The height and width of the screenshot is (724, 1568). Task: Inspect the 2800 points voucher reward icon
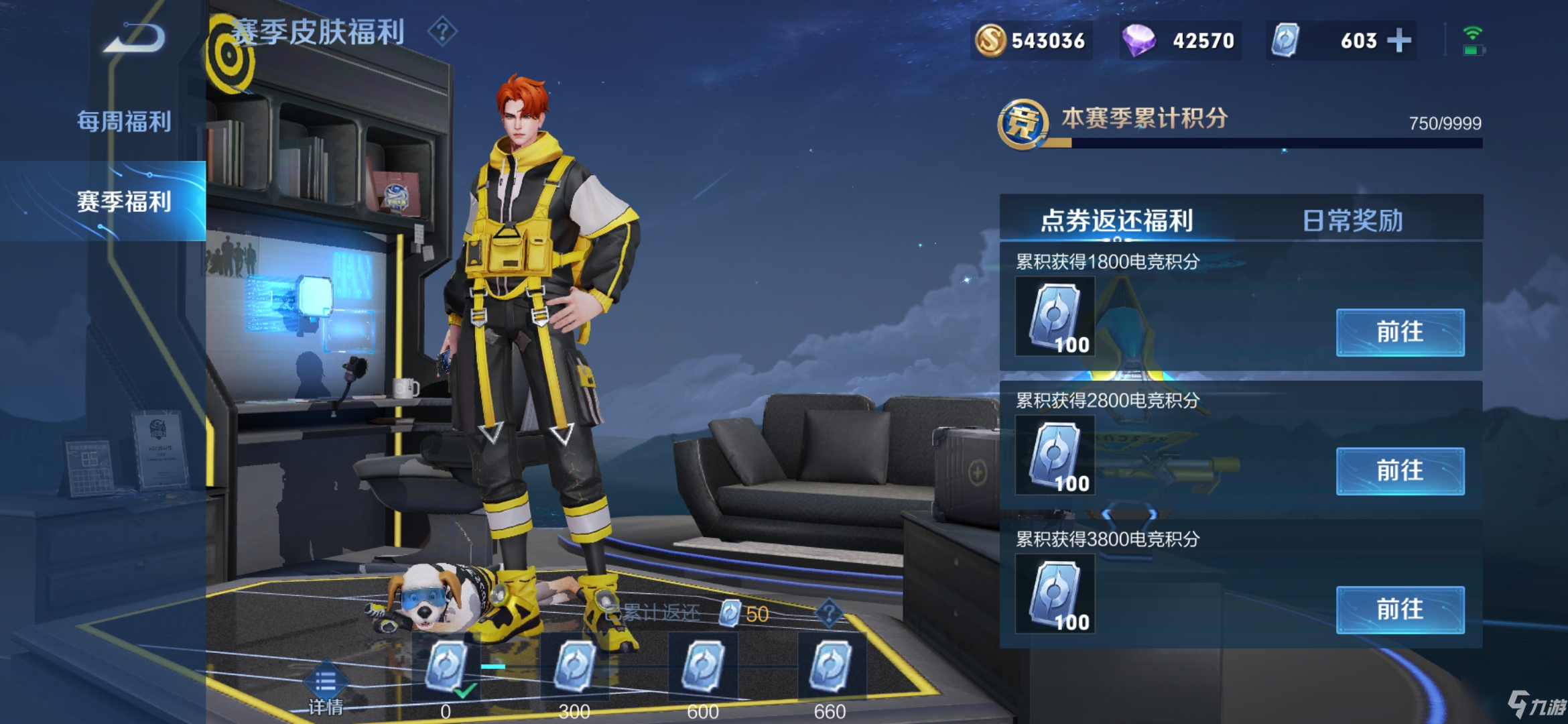(x=1055, y=455)
